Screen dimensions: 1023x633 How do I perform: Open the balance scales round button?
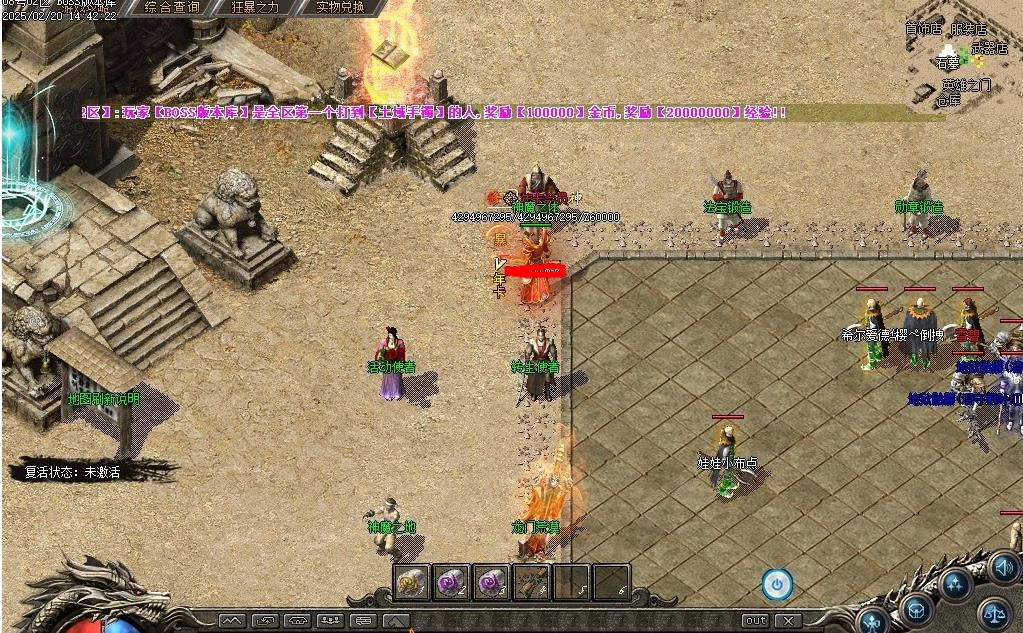click(993, 611)
